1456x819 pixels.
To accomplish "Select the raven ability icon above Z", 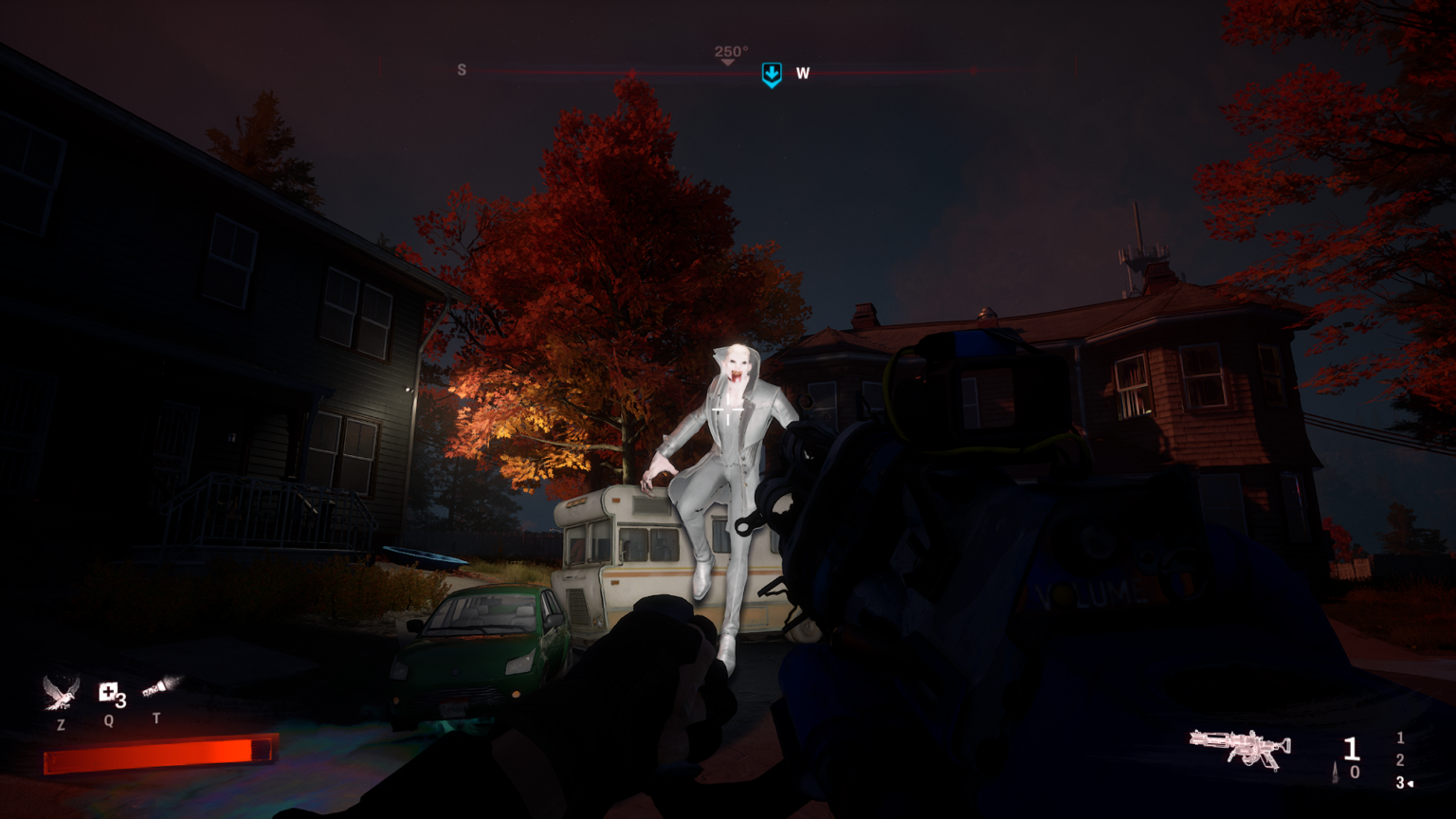I will tap(61, 693).
